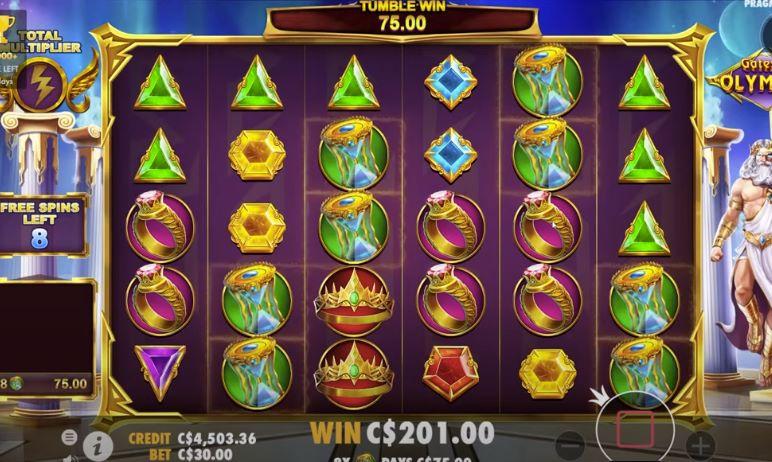The image size is (772, 462).
Task: Click the round spin button
Action: pyautogui.click(x=635, y=430)
